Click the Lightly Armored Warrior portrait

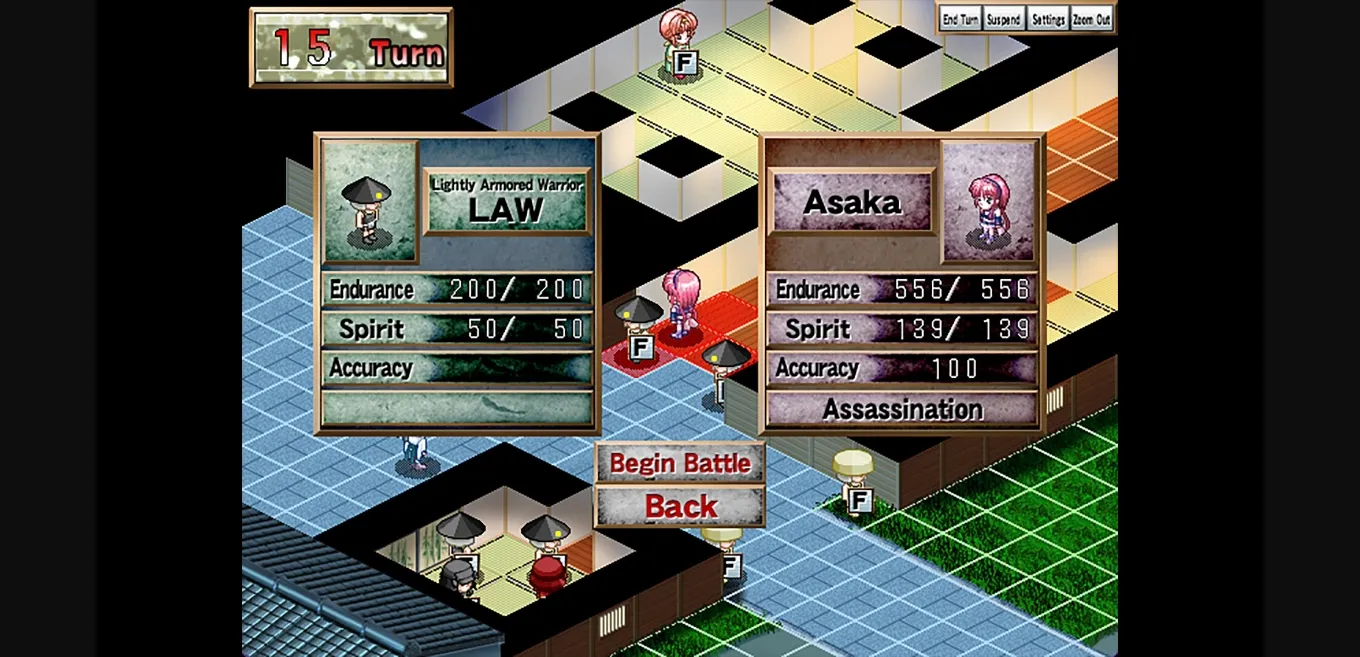pyautogui.click(x=369, y=202)
